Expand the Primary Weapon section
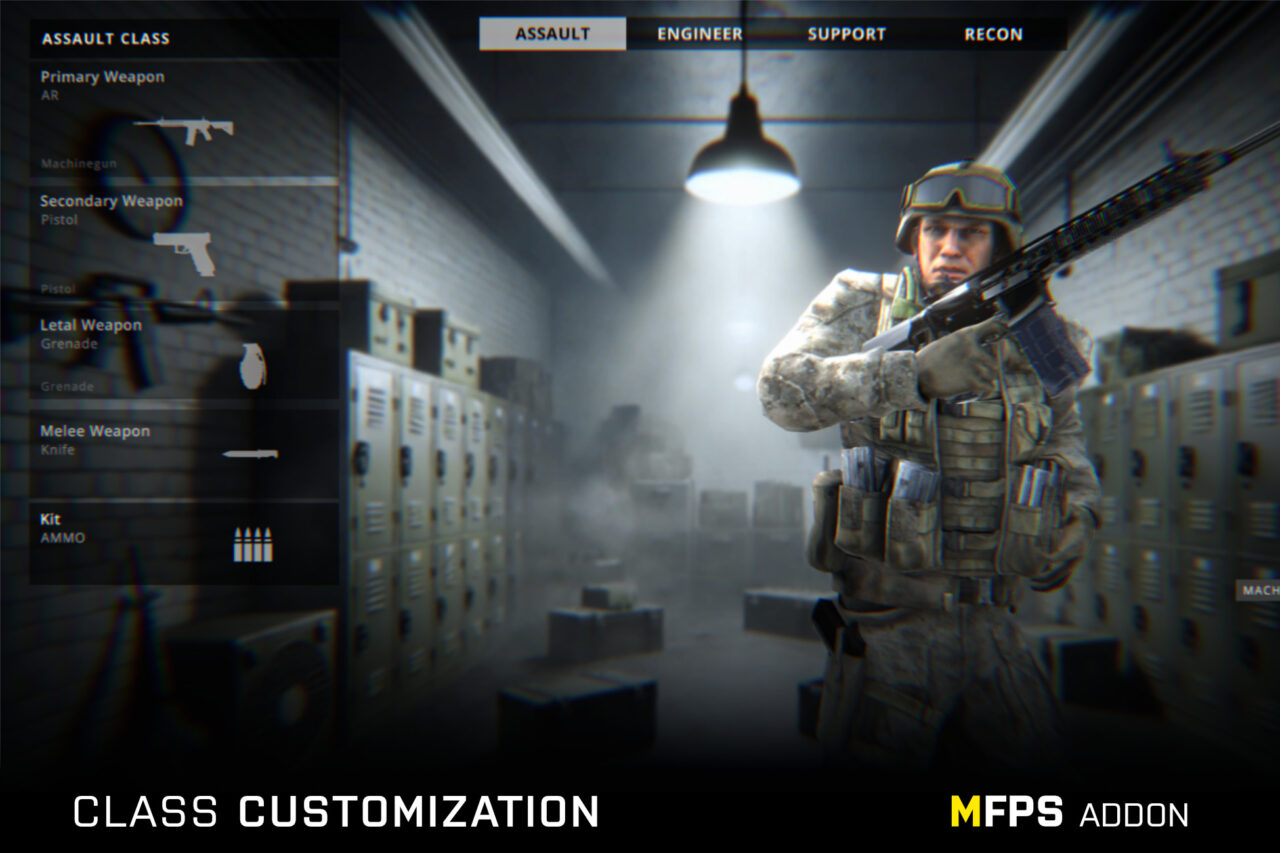 [101, 77]
